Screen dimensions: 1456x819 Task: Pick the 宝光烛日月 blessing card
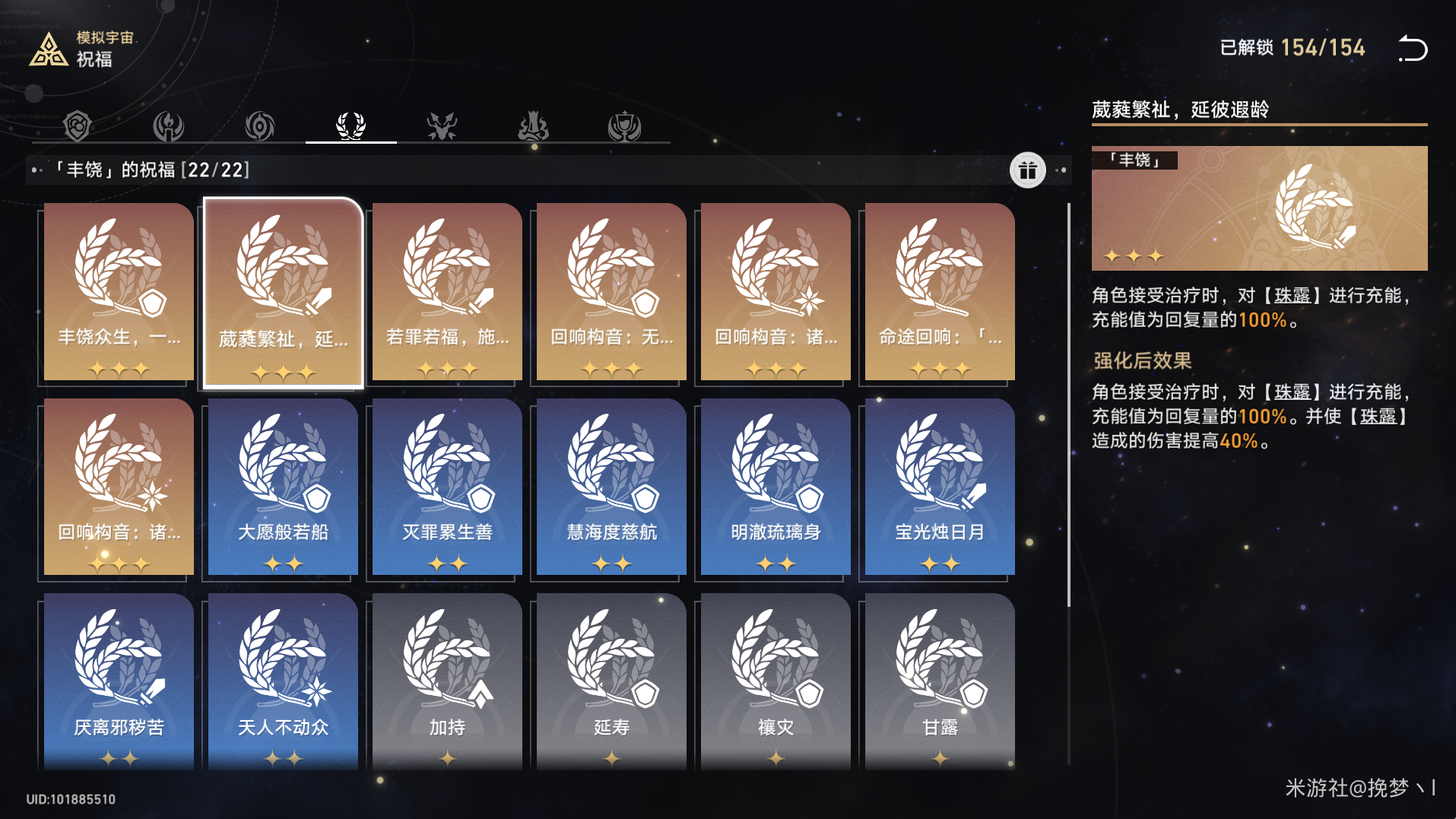[940, 487]
